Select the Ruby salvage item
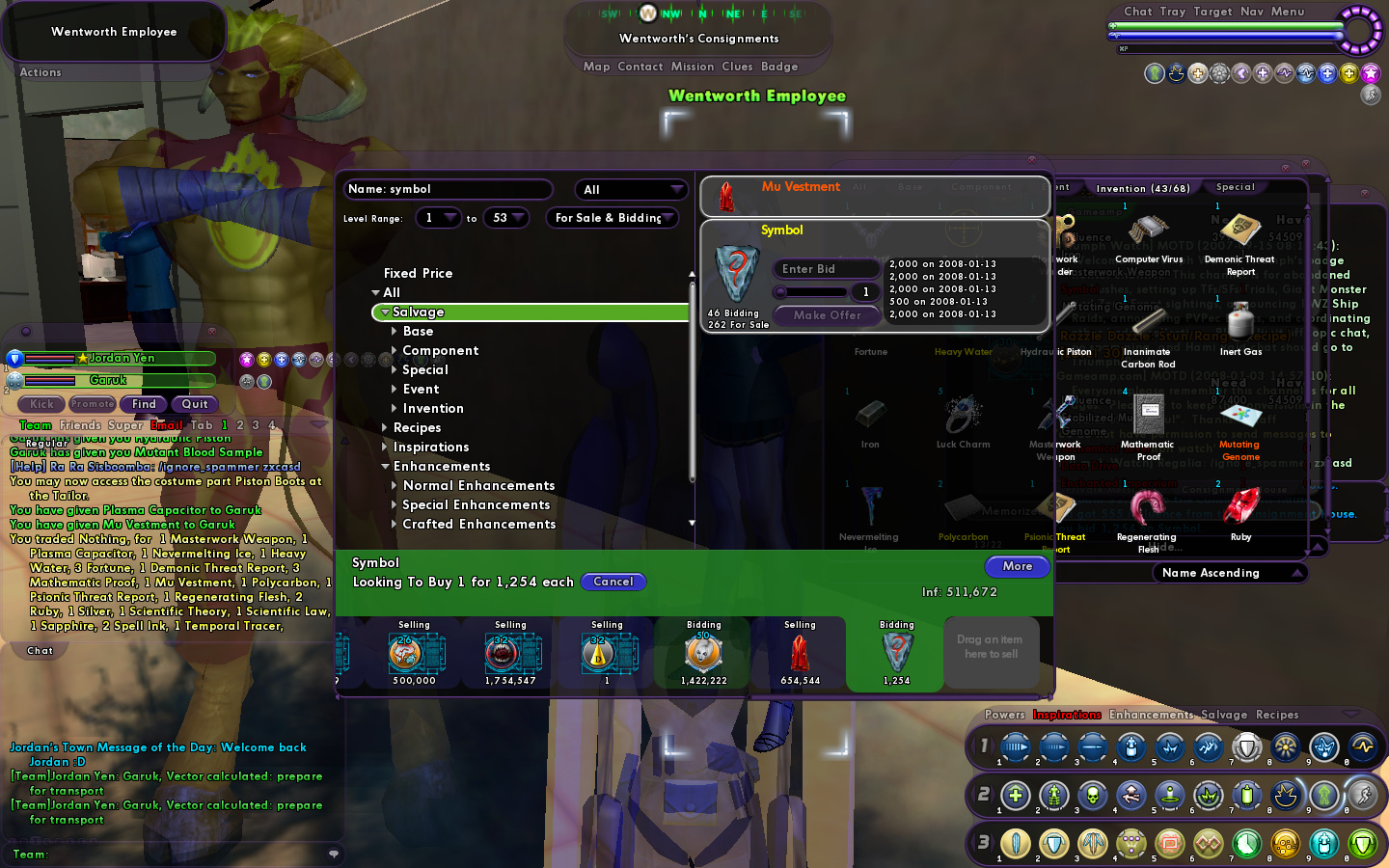The image size is (1389, 868). pos(1240,513)
